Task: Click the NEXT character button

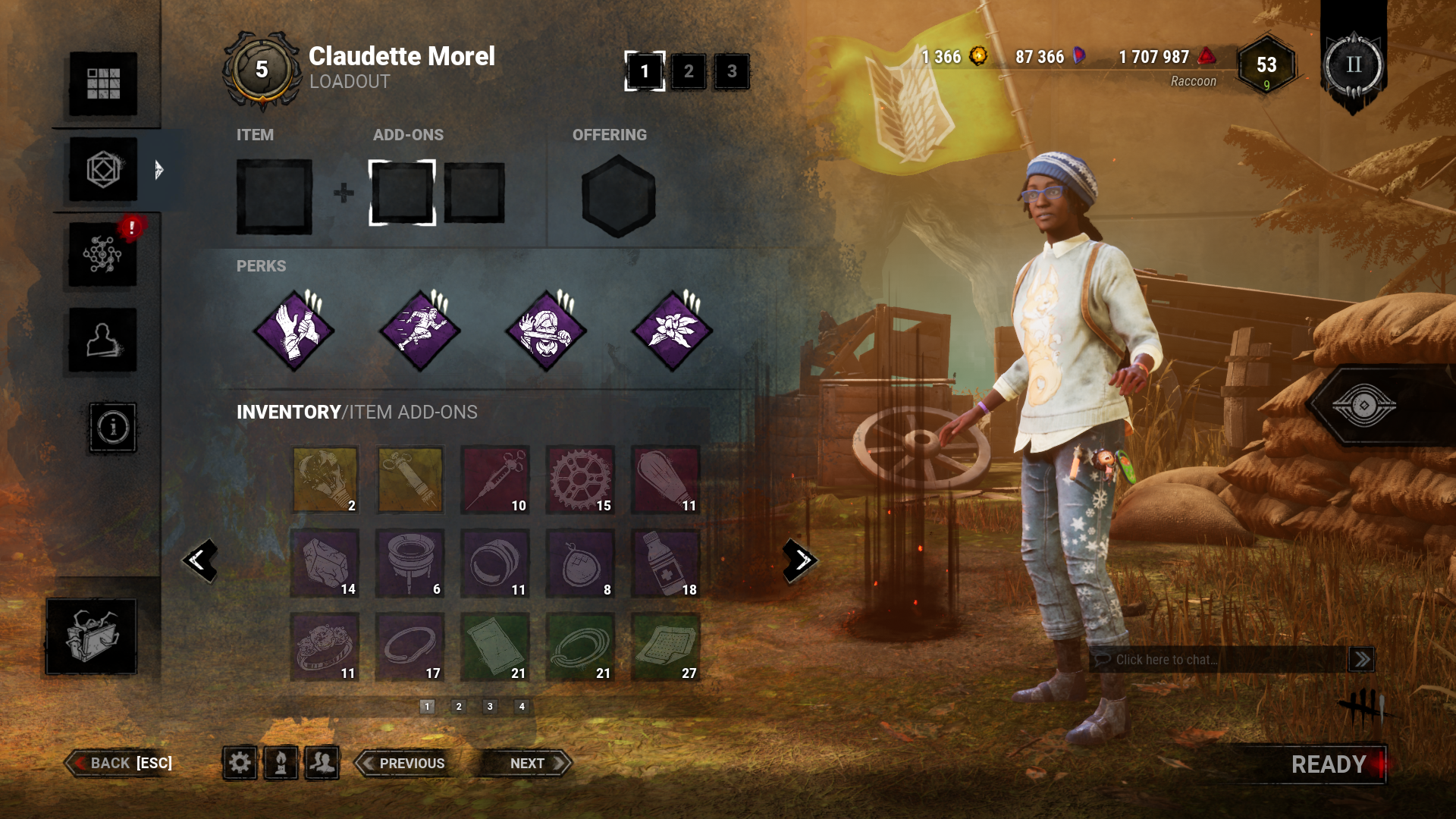Action: tap(531, 763)
